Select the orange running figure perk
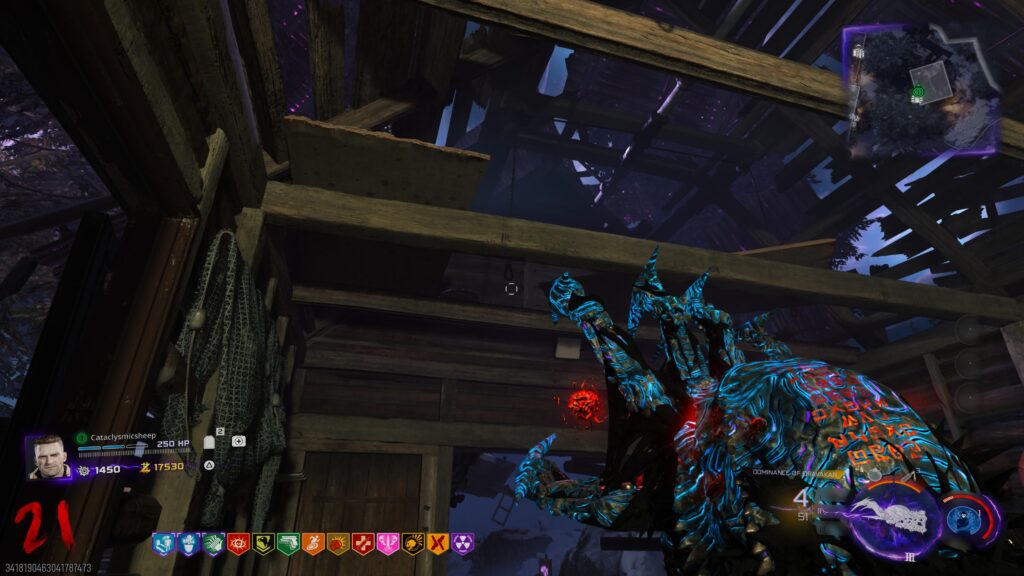 (x=312, y=544)
